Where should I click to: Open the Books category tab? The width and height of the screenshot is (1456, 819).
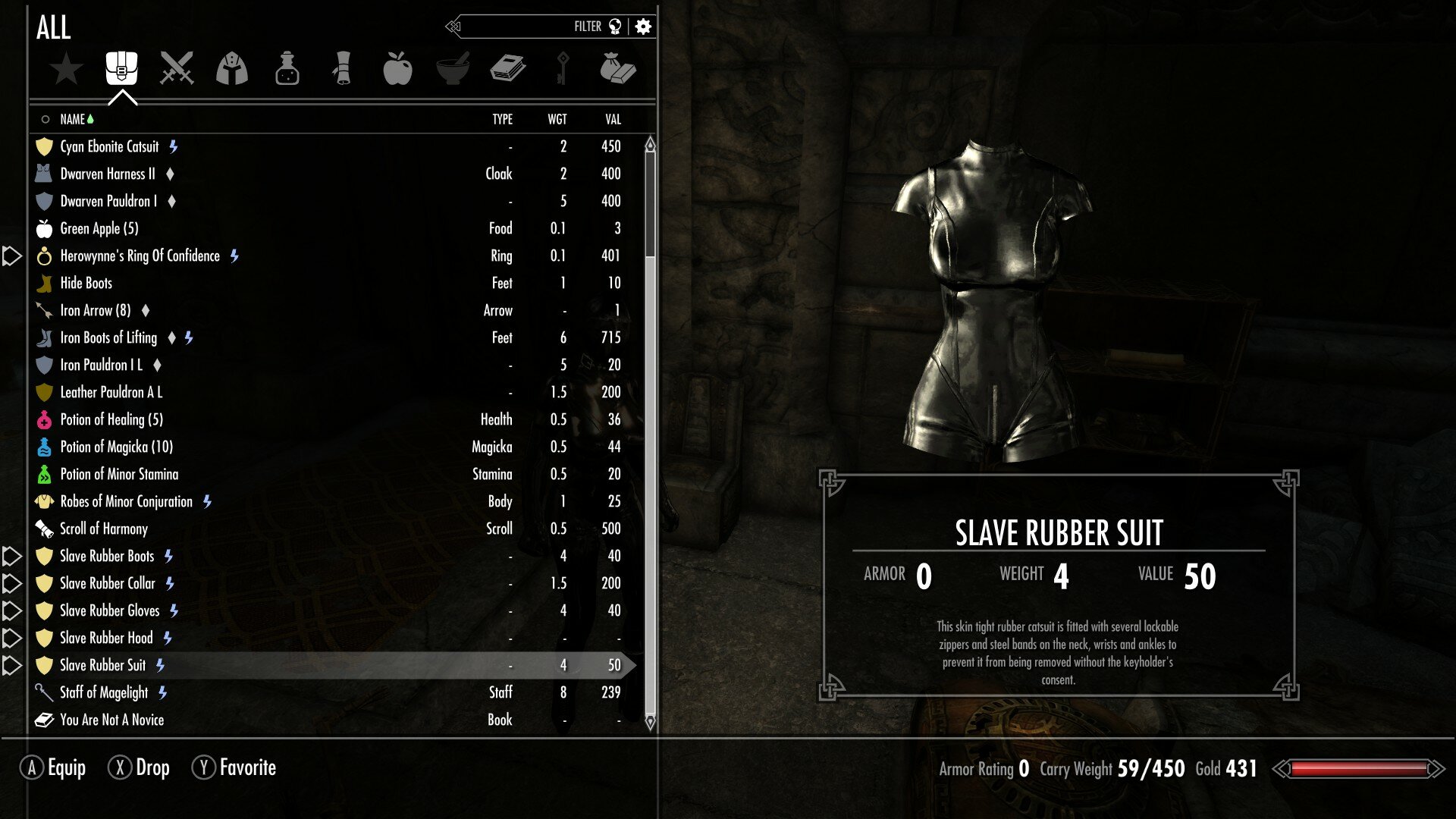pos(508,68)
